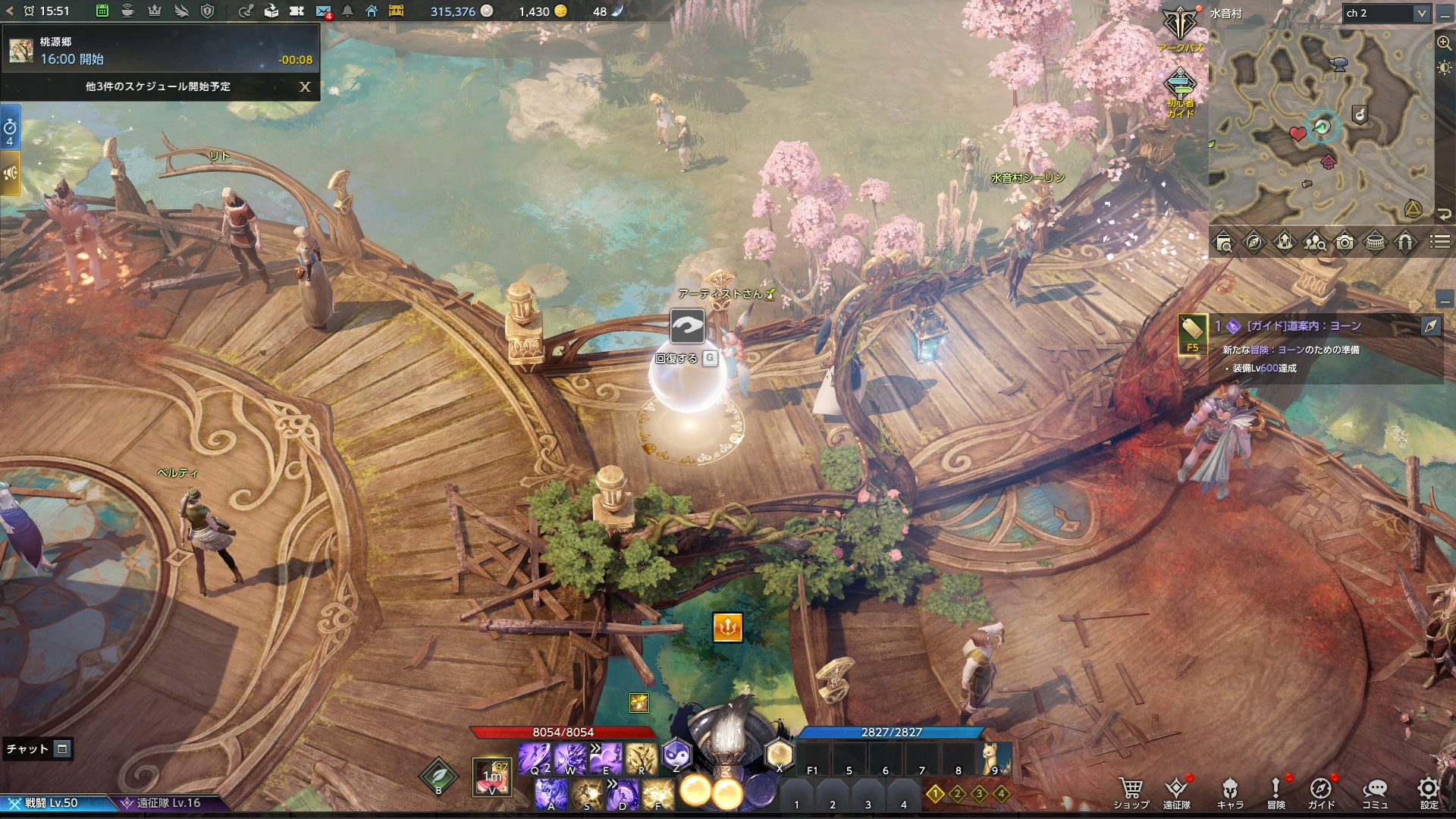Open the コミュ community menu
The width and height of the screenshot is (1456, 819).
[1375, 793]
